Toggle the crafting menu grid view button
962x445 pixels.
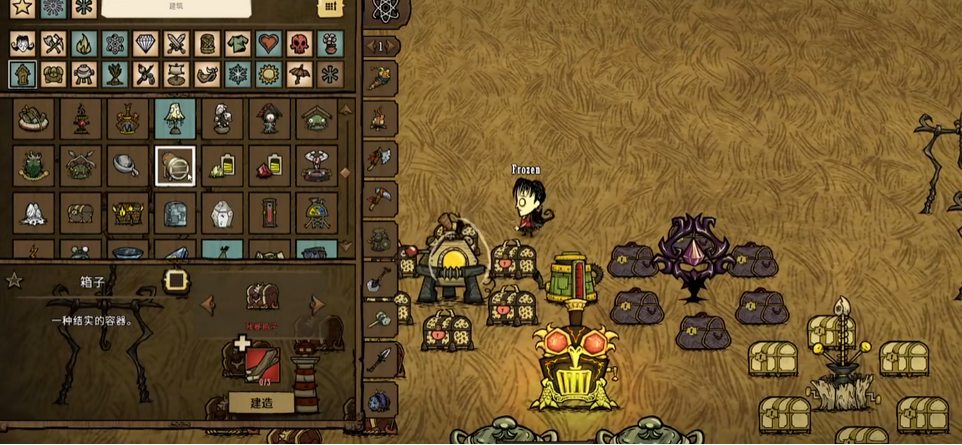(x=330, y=8)
